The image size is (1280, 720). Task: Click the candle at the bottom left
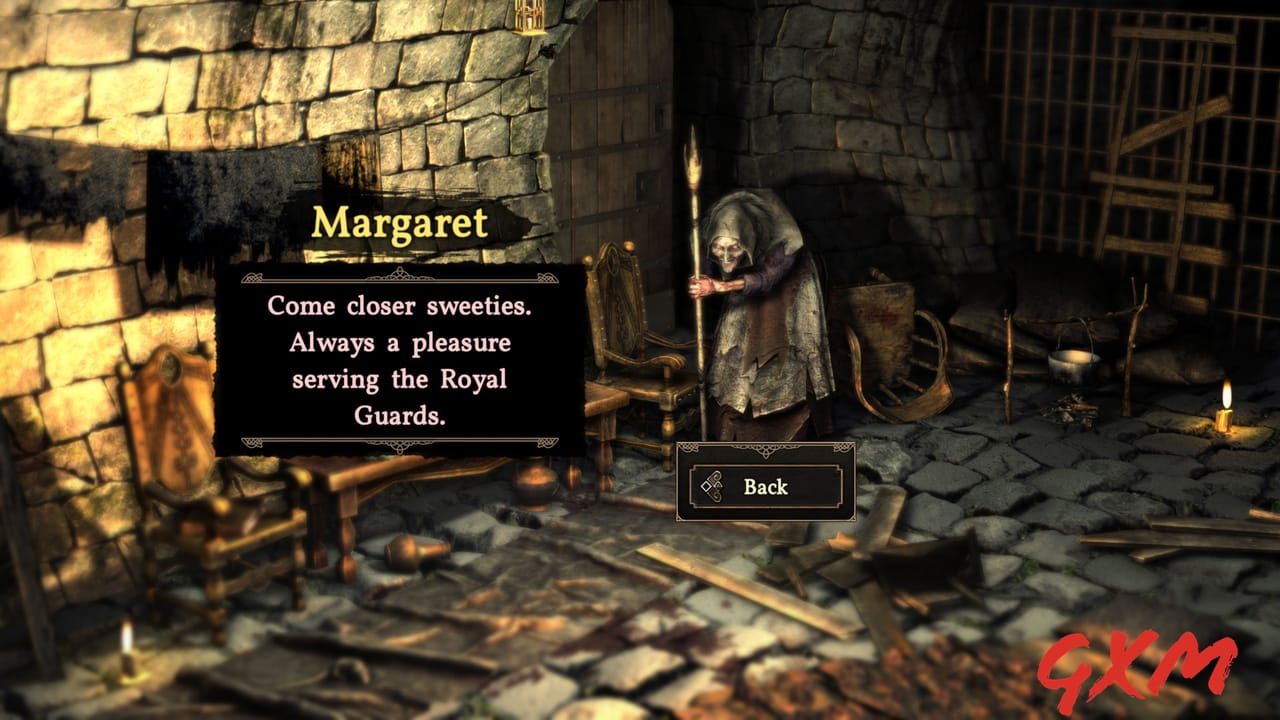pyautogui.click(x=127, y=650)
